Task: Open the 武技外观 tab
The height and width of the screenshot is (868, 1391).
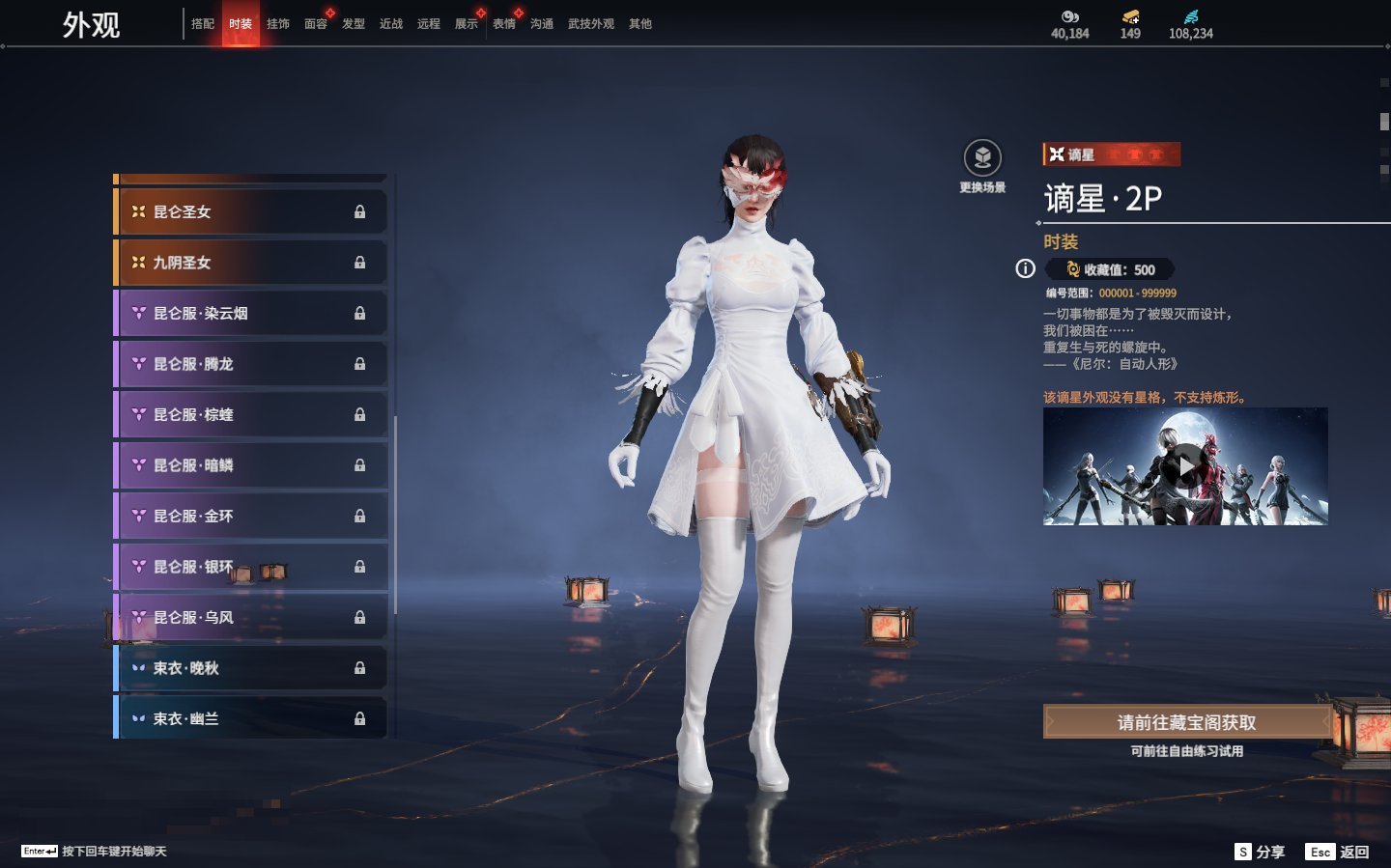Action: [x=590, y=24]
